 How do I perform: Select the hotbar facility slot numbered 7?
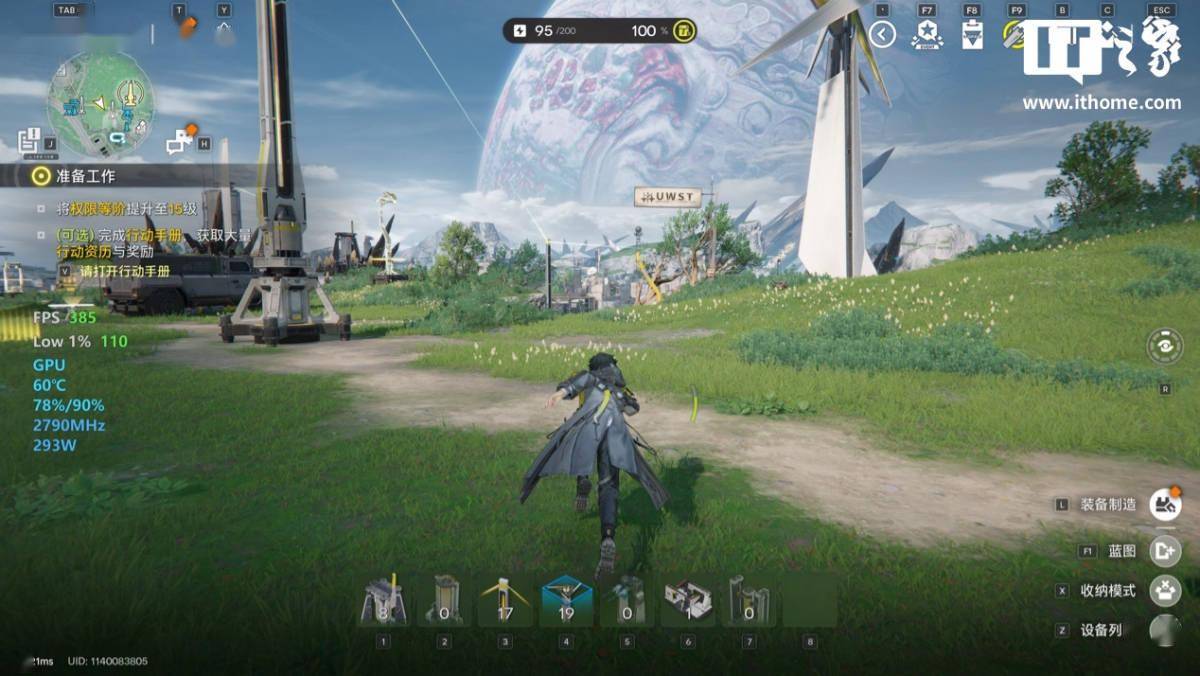749,602
